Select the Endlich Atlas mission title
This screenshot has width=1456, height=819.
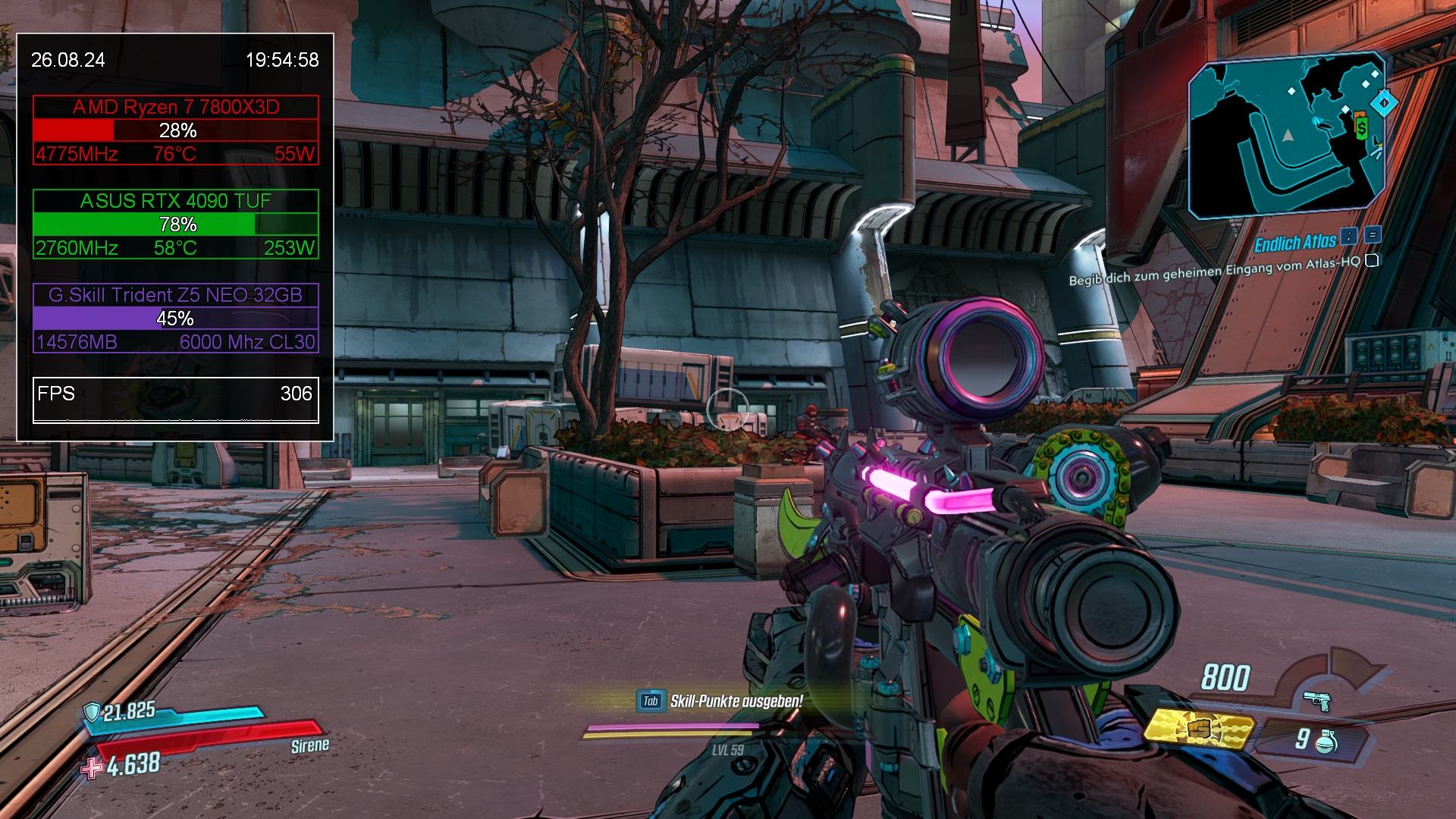(1294, 243)
